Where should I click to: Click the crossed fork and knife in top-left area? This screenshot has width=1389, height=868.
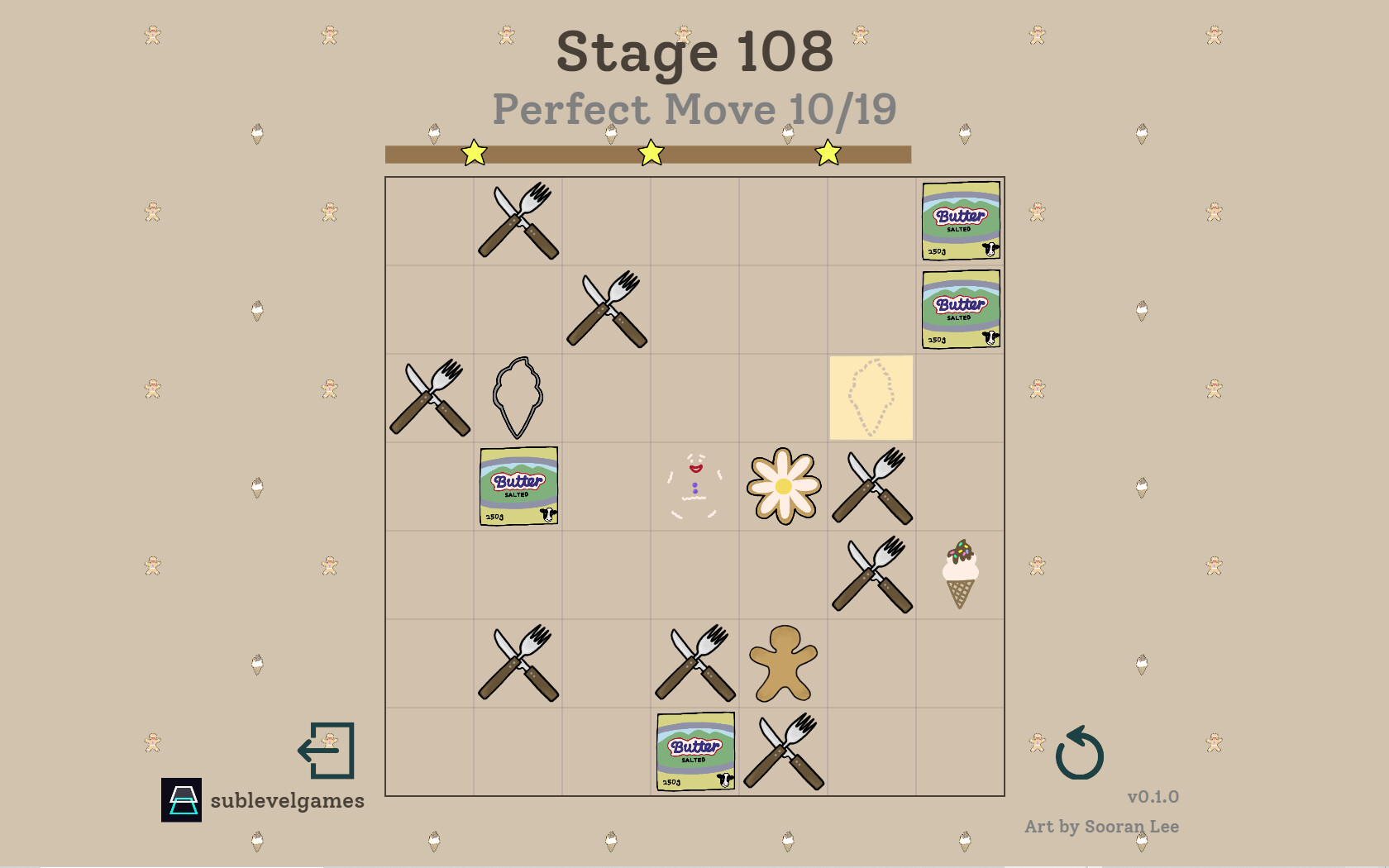(518, 220)
